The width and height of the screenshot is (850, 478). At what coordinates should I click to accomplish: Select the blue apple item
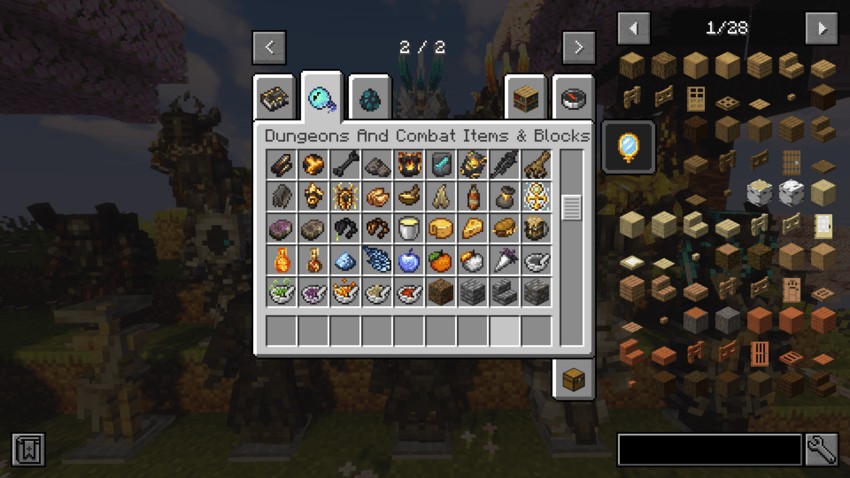coord(408,261)
